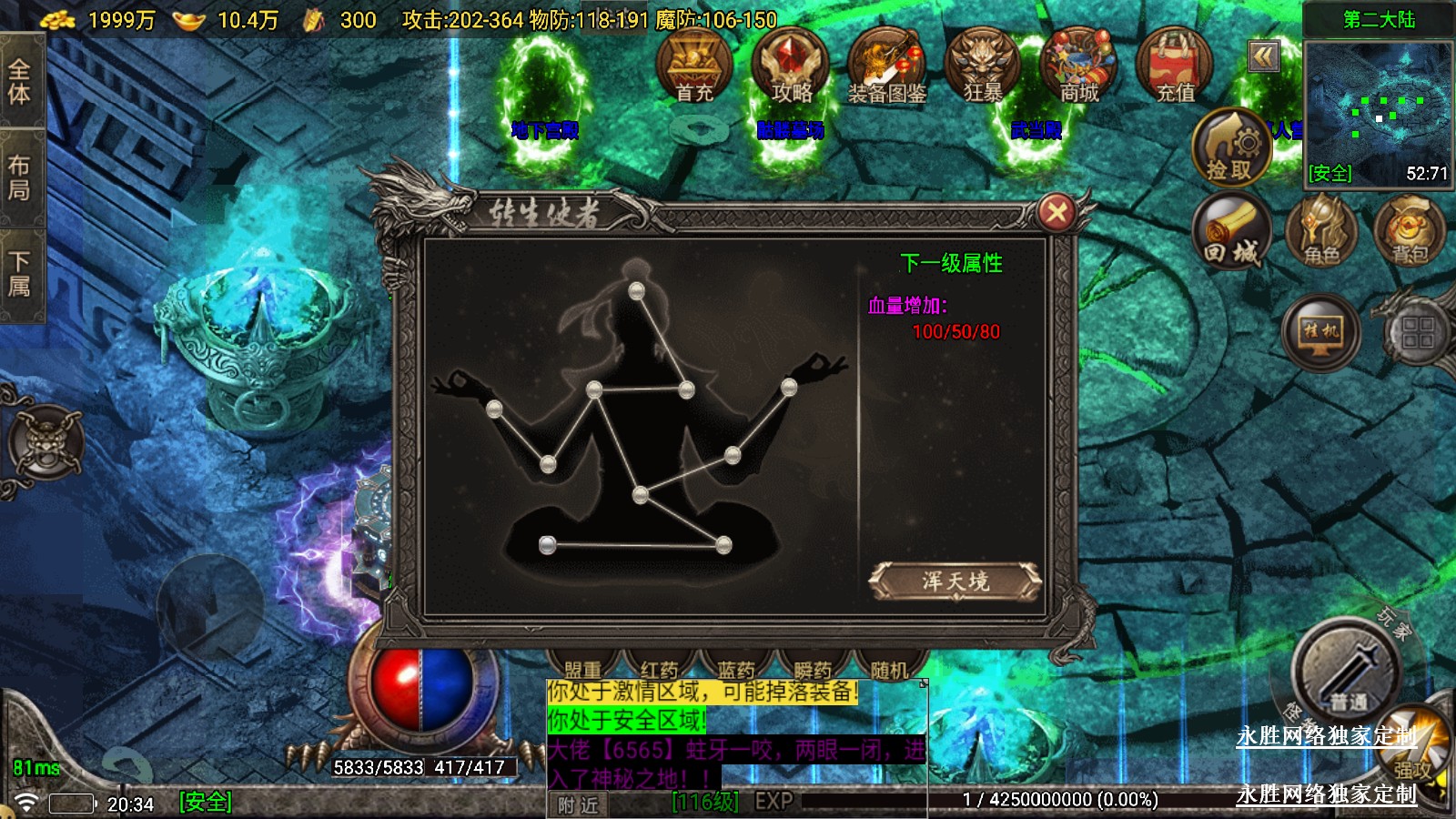The width and height of the screenshot is (1456, 819).
Task: Activate the 浑天境 button
Action: pyautogui.click(x=955, y=581)
